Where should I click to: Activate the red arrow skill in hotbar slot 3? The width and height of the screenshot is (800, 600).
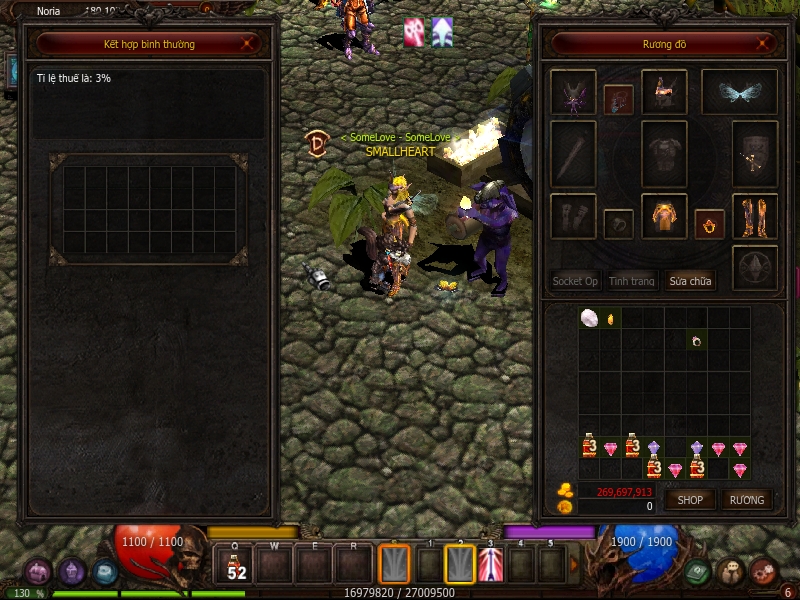490,565
